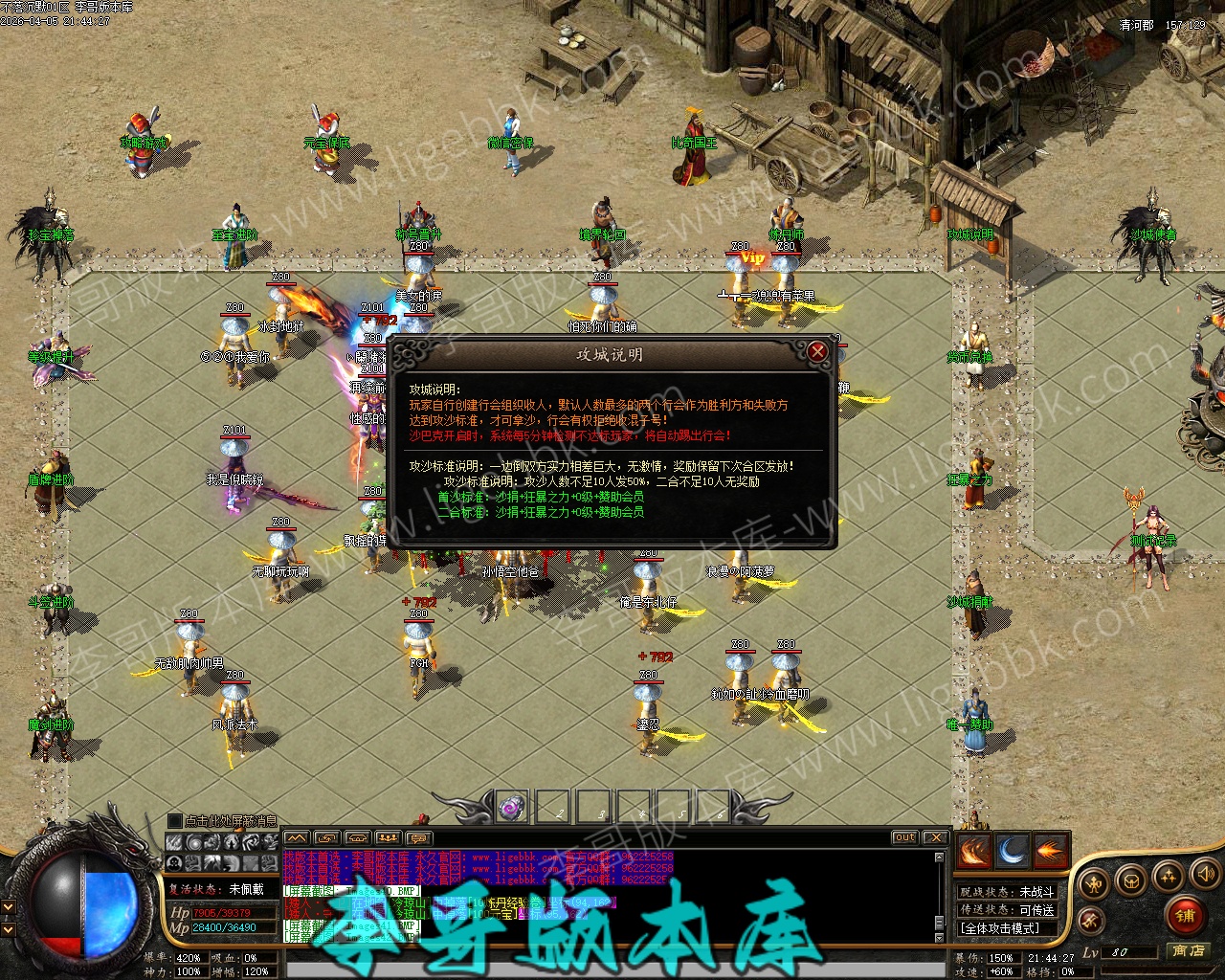Open the 商店 shop
This screenshot has width=1225, height=980.
point(1189,950)
